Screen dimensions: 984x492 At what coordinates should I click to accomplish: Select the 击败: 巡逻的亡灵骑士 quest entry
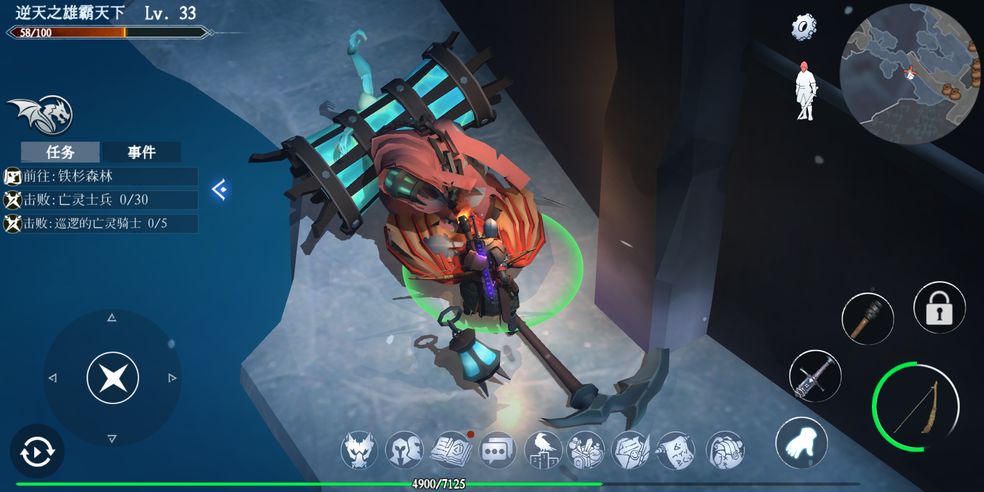coord(100,224)
